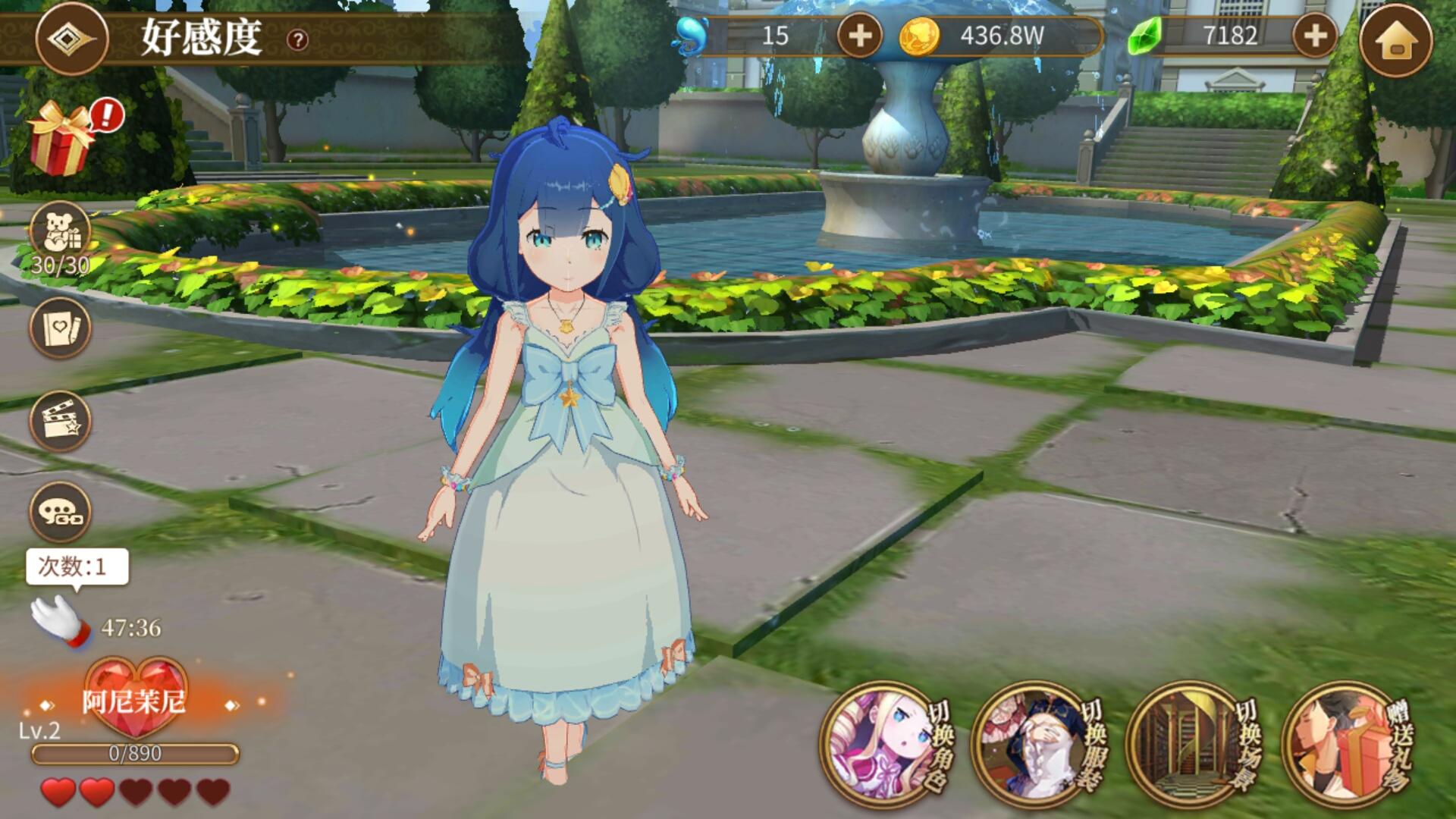The height and width of the screenshot is (819, 1456).
Task: Open the diary journal icon on left sidebar
Action: 61,326
